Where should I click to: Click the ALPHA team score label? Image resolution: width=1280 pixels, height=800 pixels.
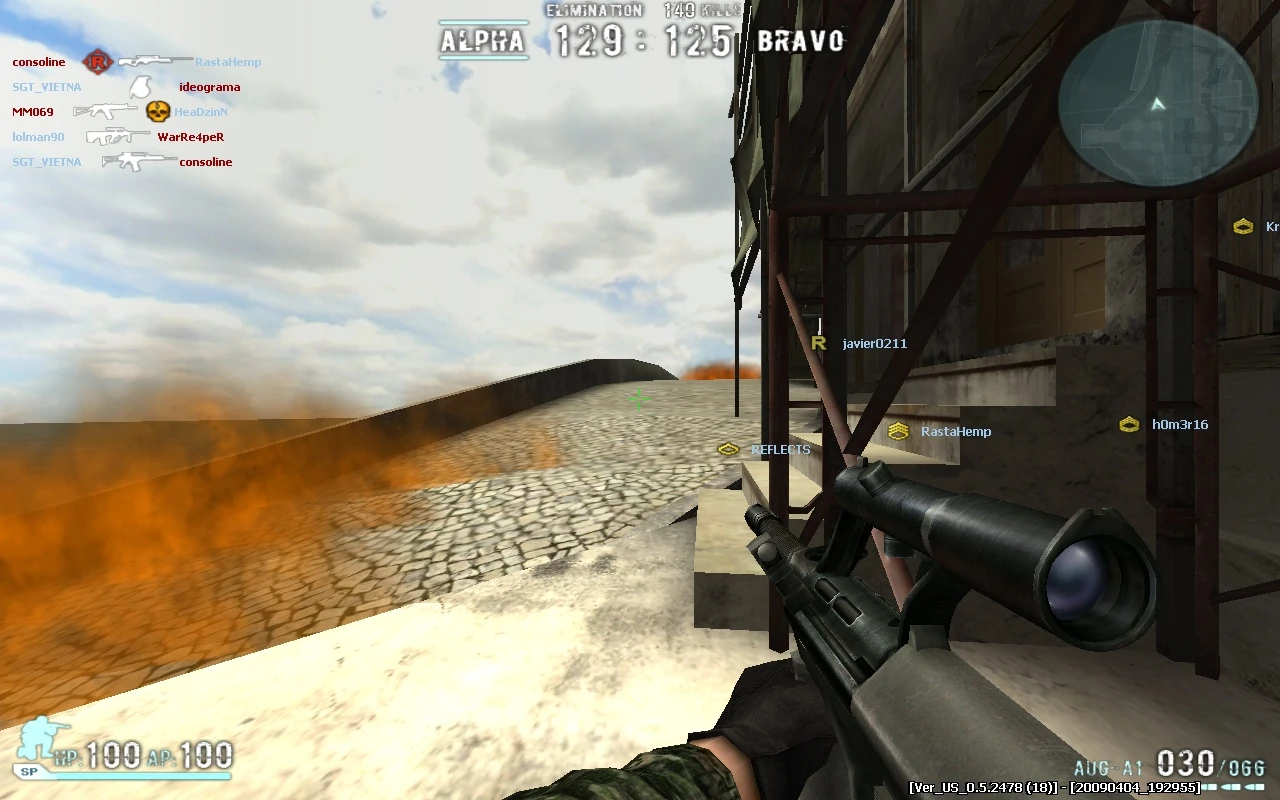click(x=484, y=43)
